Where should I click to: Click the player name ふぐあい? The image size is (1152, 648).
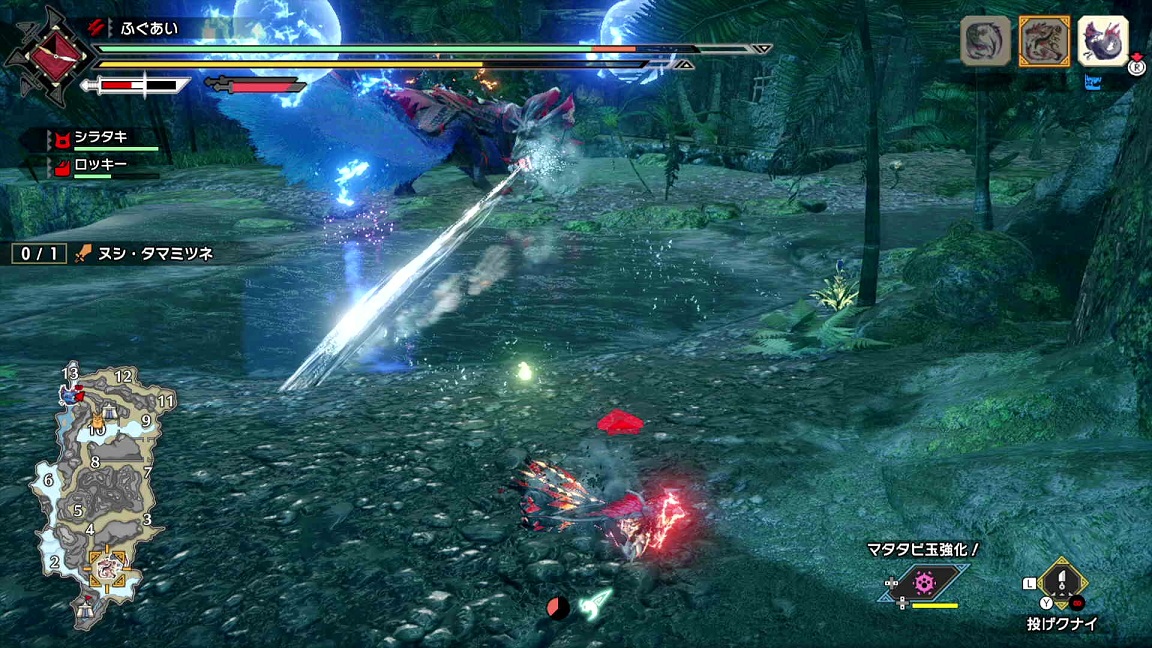tap(150, 28)
